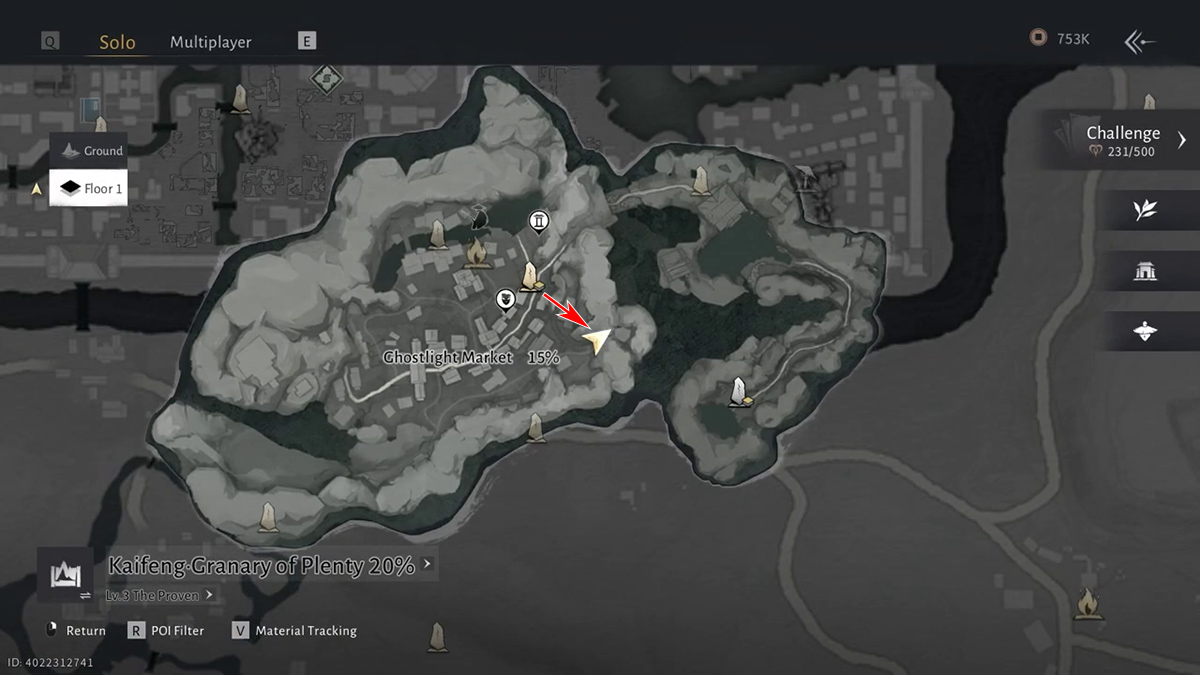Image resolution: width=1200 pixels, height=675 pixels.
Task: Open the pavilion building map filter
Action: [1145, 271]
